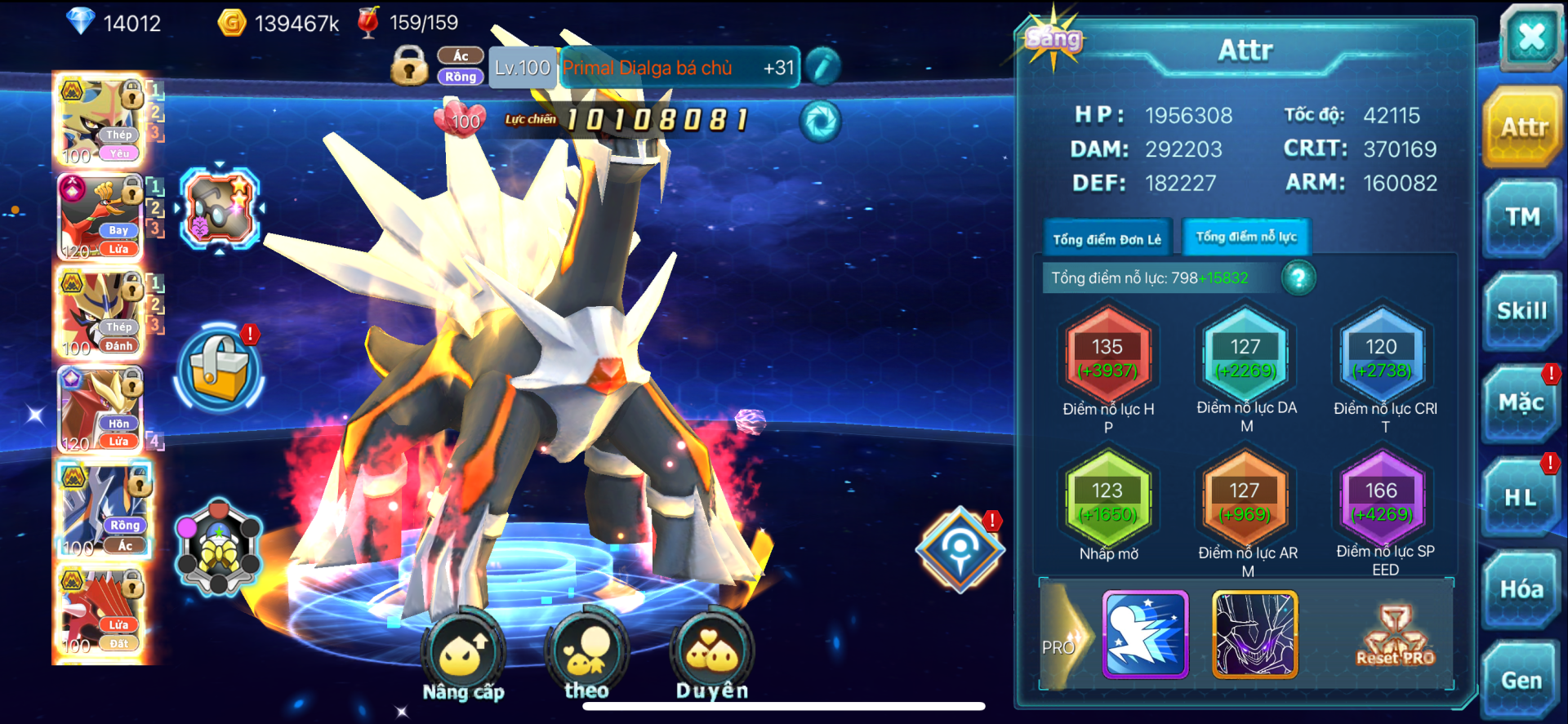Open the HL side tab
1568x724 pixels.
point(1521,497)
